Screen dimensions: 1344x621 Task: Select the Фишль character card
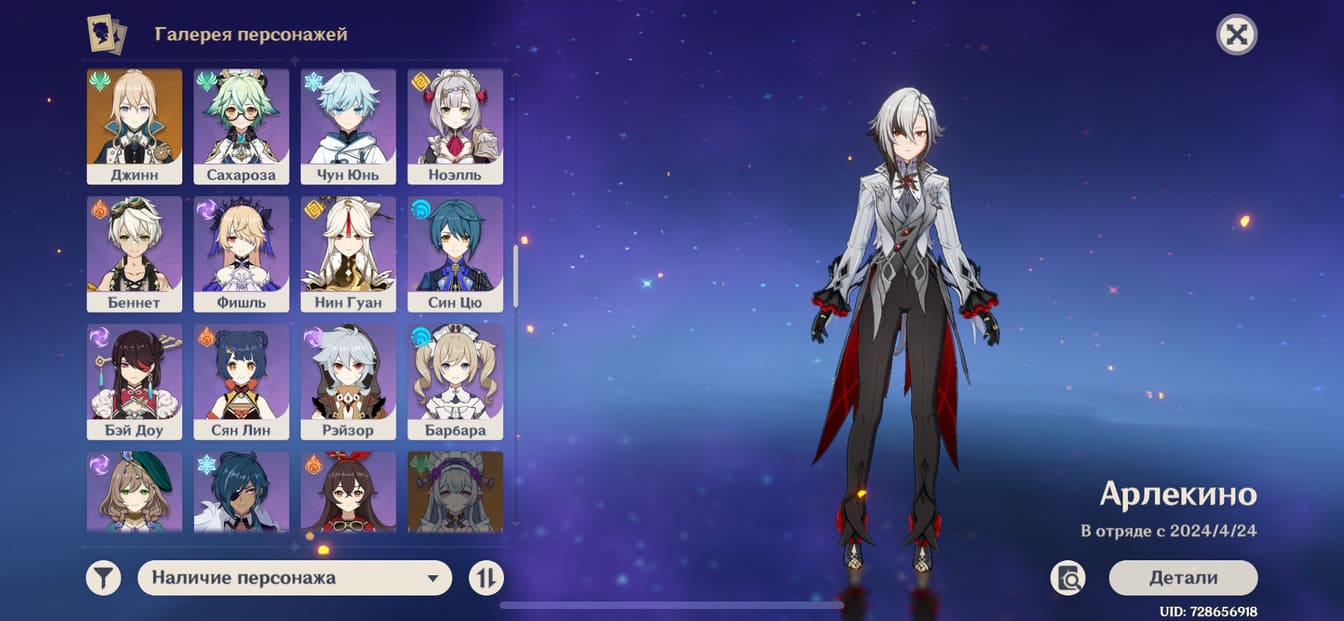[x=241, y=254]
